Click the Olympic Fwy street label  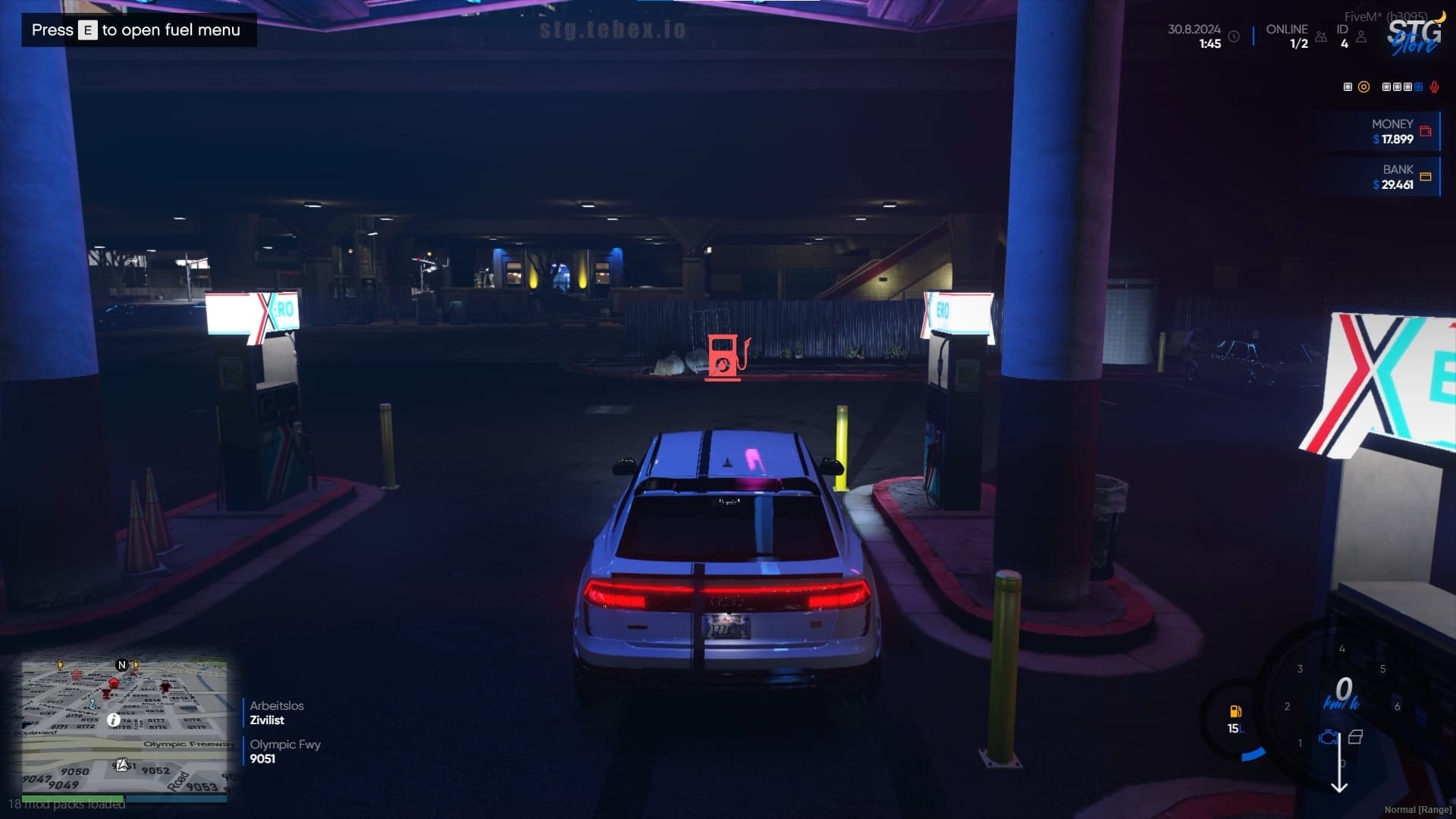285,752
